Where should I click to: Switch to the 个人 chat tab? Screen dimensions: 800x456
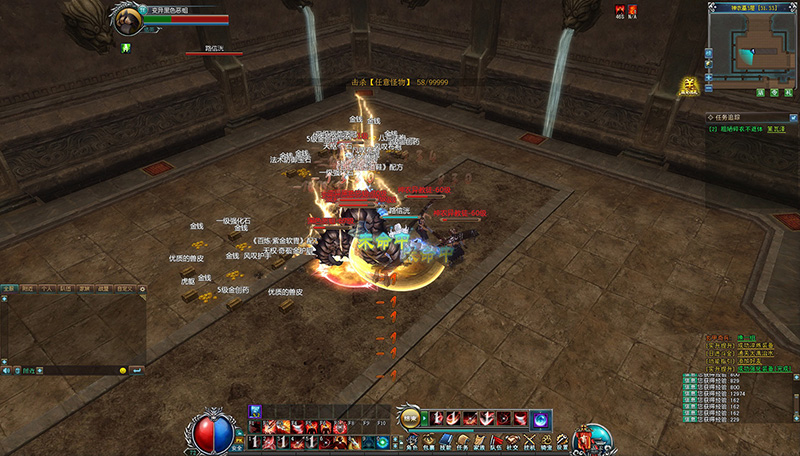click(48, 288)
